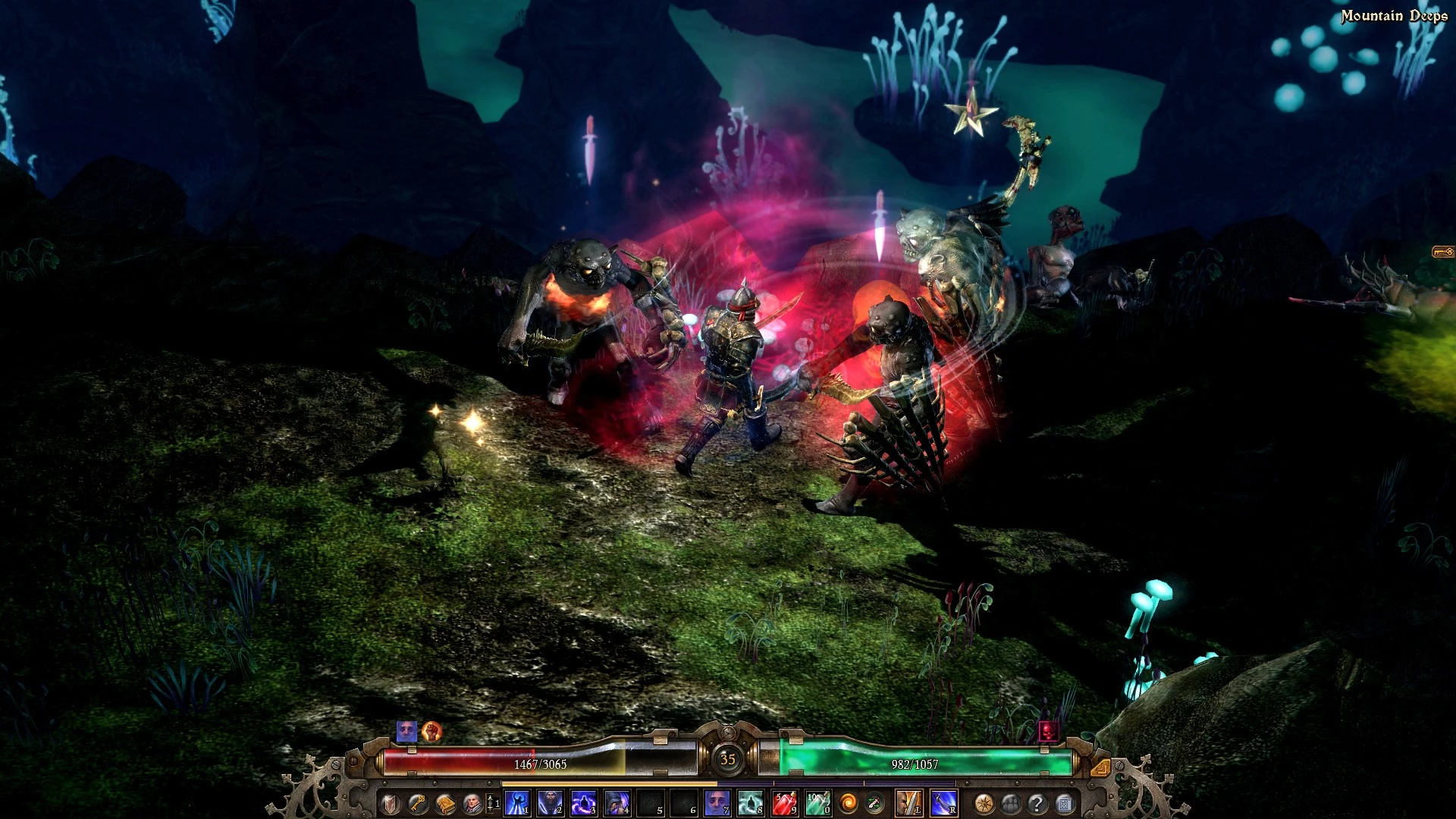The width and height of the screenshot is (1456, 819).
Task: Swap weapon sets with the sword arrows button
Action: click(x=874, y=803)
